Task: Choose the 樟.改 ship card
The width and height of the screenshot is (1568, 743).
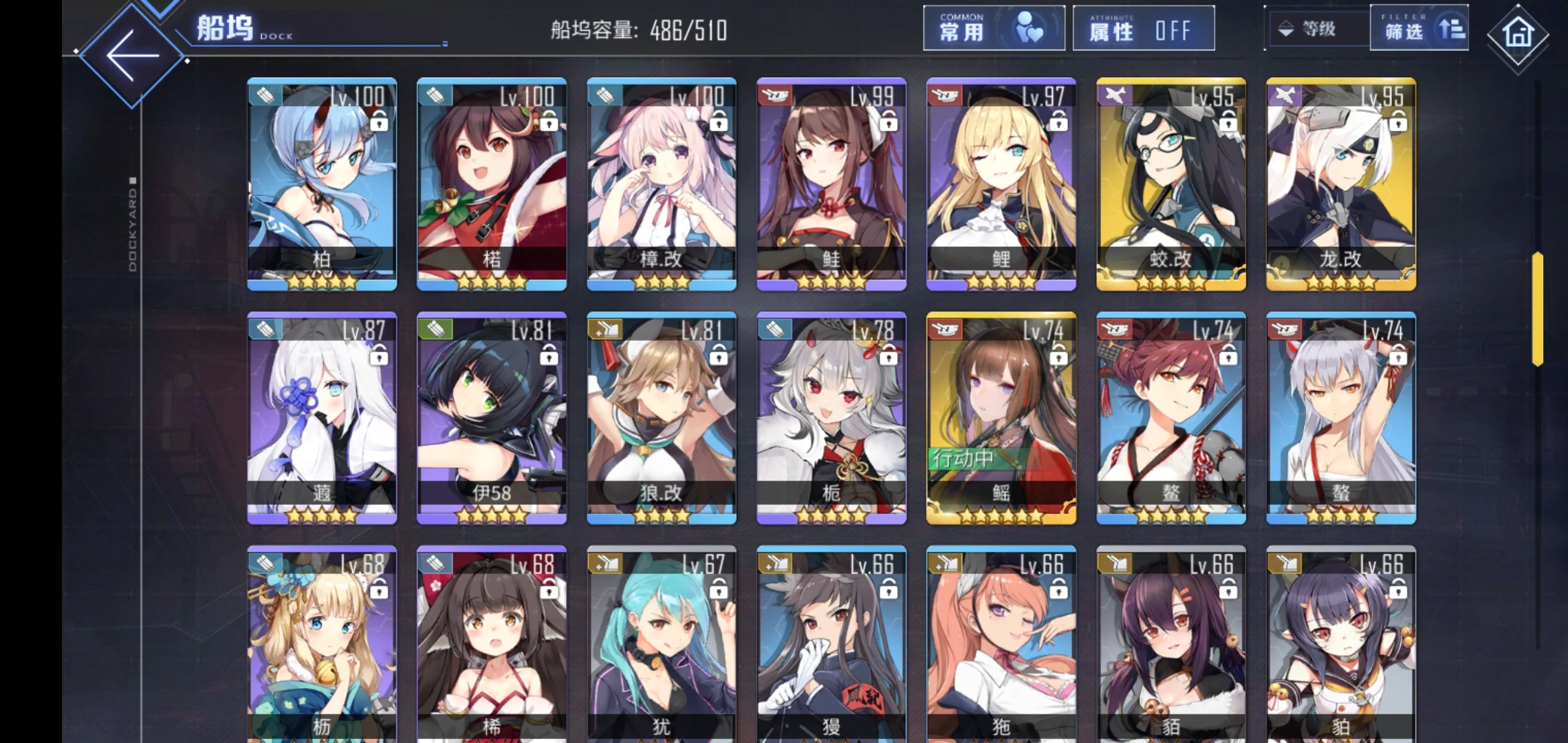Action: point(661,184)
